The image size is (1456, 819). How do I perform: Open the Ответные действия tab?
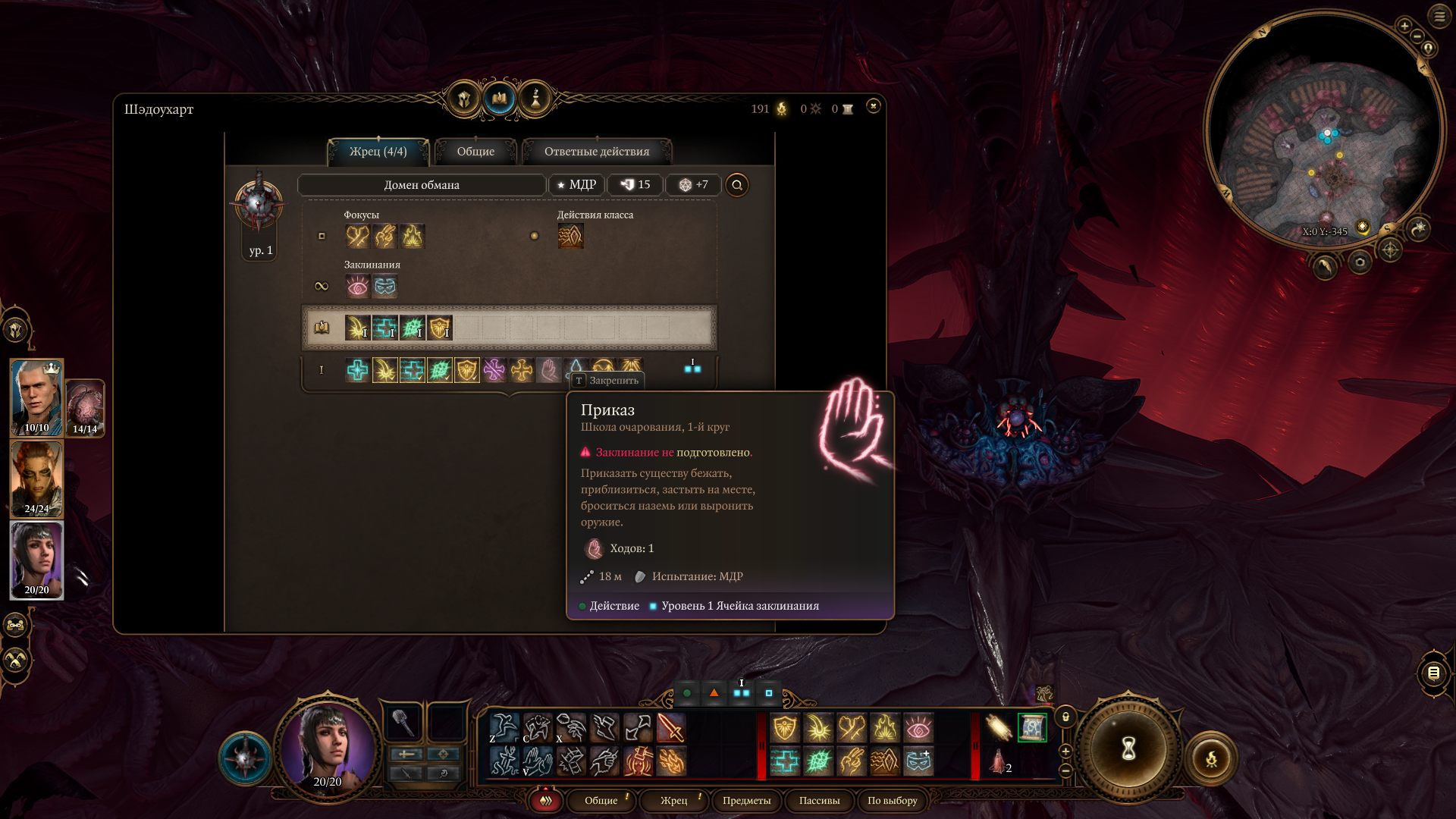click(596, 152)
